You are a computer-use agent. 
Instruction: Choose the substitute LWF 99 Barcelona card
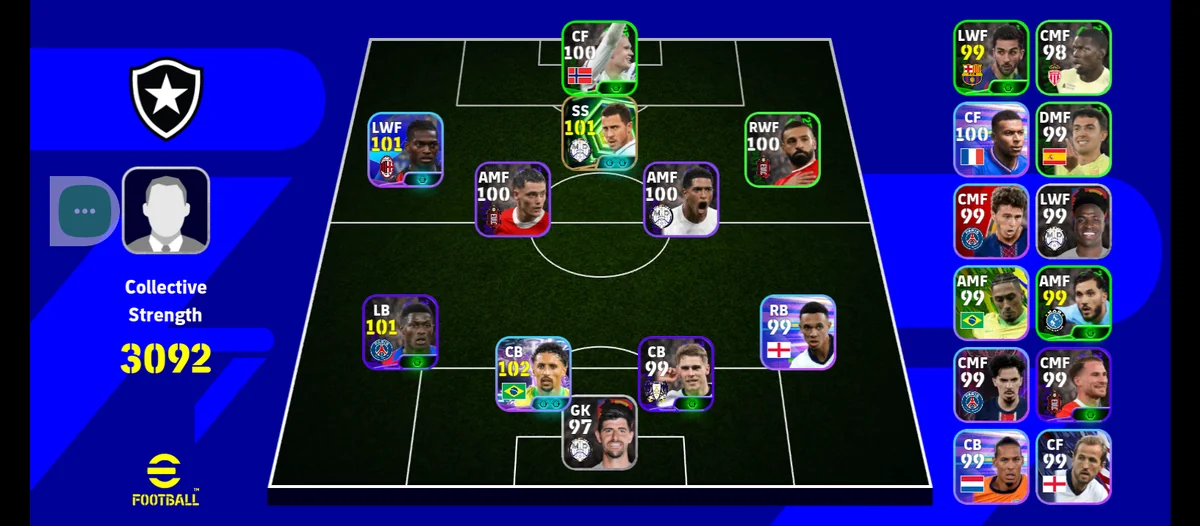990,56
